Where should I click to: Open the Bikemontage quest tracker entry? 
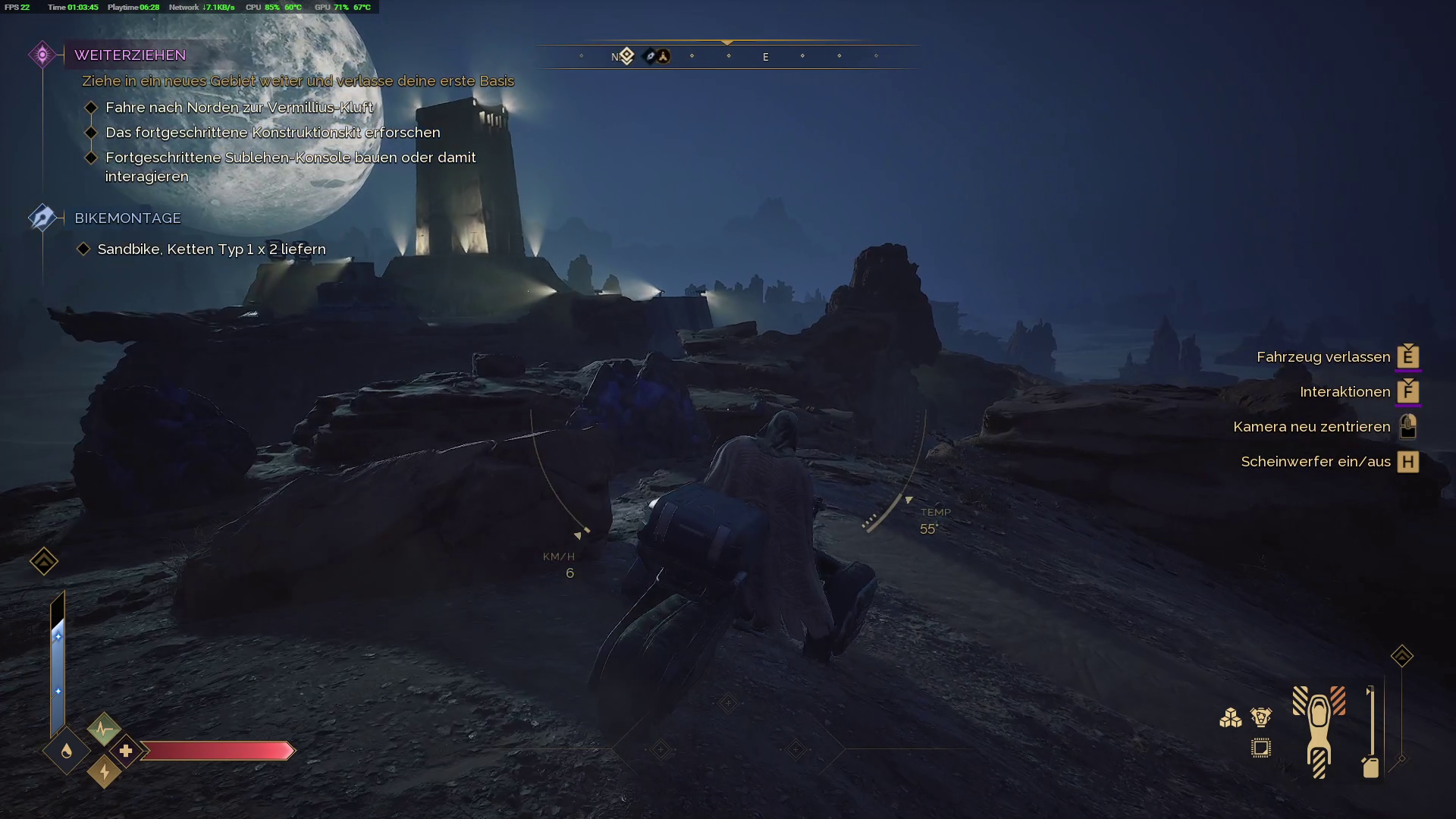[x=127, y=218]
